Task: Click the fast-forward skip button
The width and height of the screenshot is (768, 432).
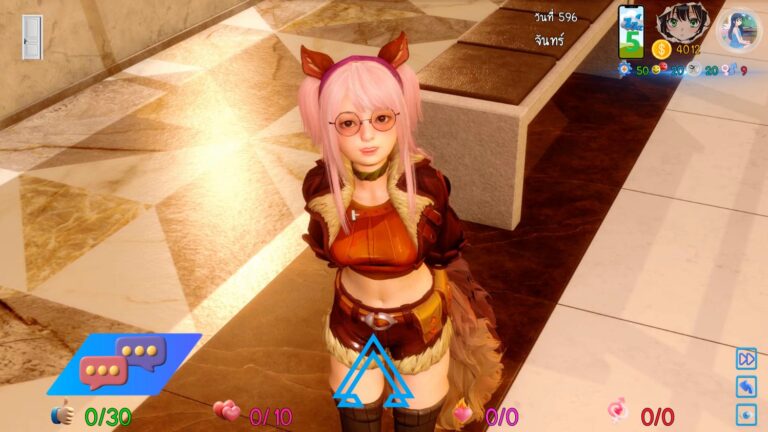Action: pos(746,358)
